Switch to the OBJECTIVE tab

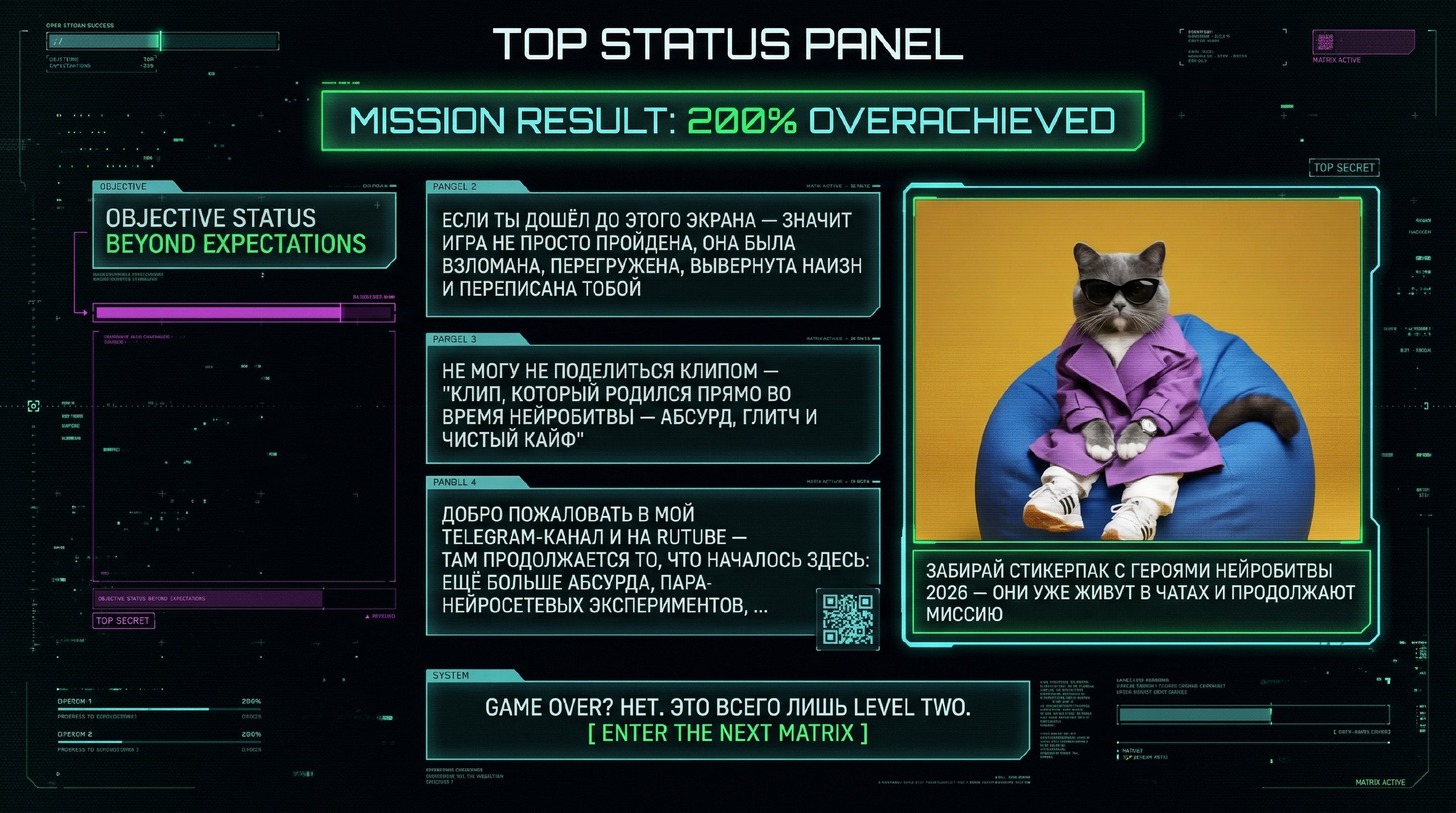(x=123, y=187)
